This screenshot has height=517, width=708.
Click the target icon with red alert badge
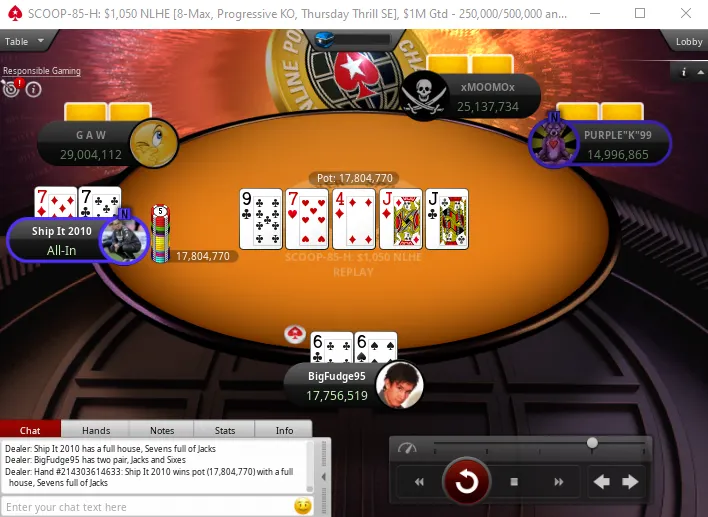pos(11,88)
